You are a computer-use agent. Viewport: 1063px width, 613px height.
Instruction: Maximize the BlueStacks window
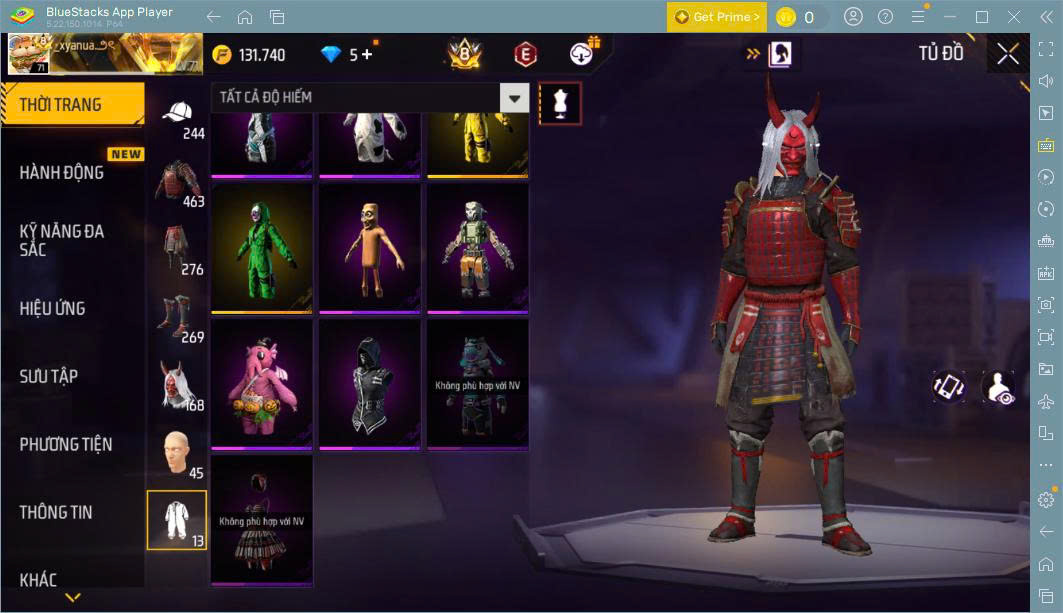tap(981, 17)
